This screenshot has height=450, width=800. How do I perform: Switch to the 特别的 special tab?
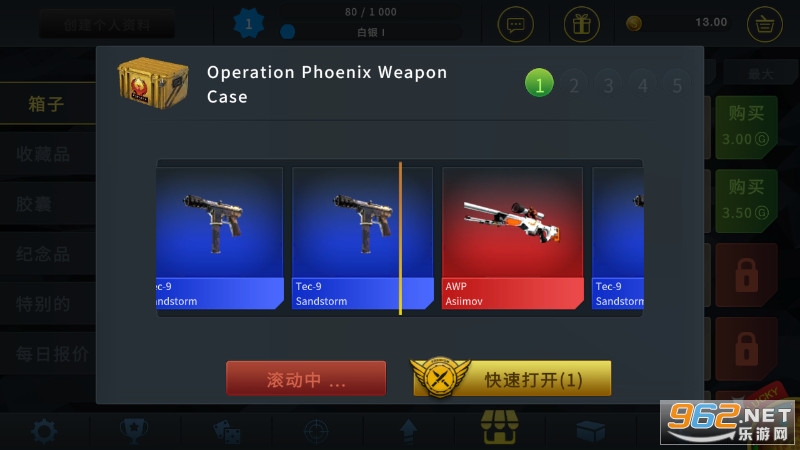(43, 304)
